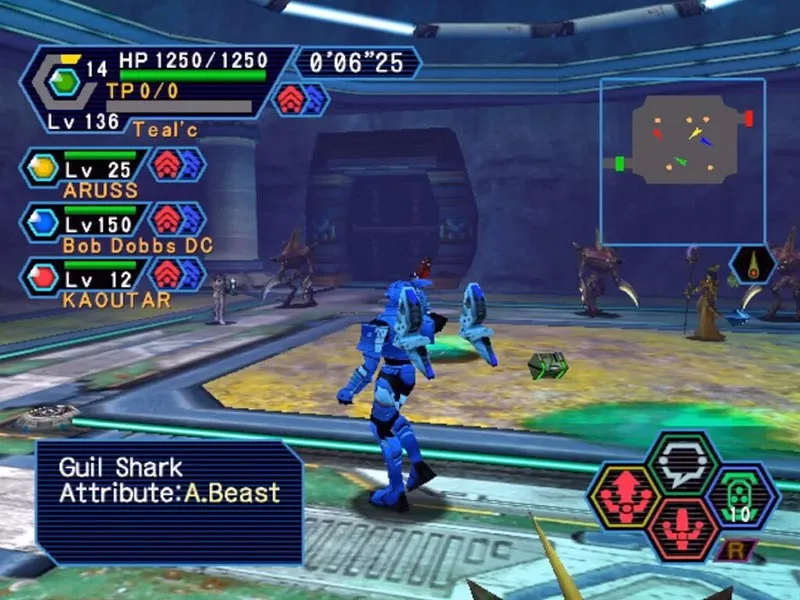The height and width of the screenshot is (600, 800).
Task: Activate the yellow-bordered heavy attack hexagon
Action: (x=624, y=497)
